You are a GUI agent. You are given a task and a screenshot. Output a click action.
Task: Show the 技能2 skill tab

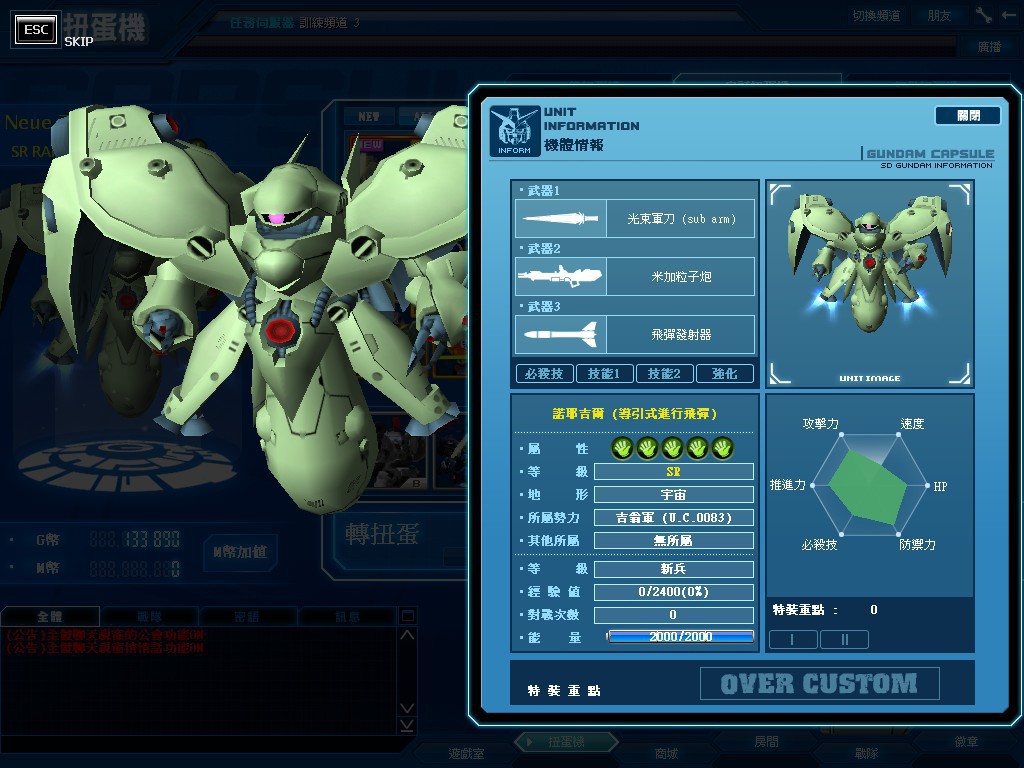664,374
